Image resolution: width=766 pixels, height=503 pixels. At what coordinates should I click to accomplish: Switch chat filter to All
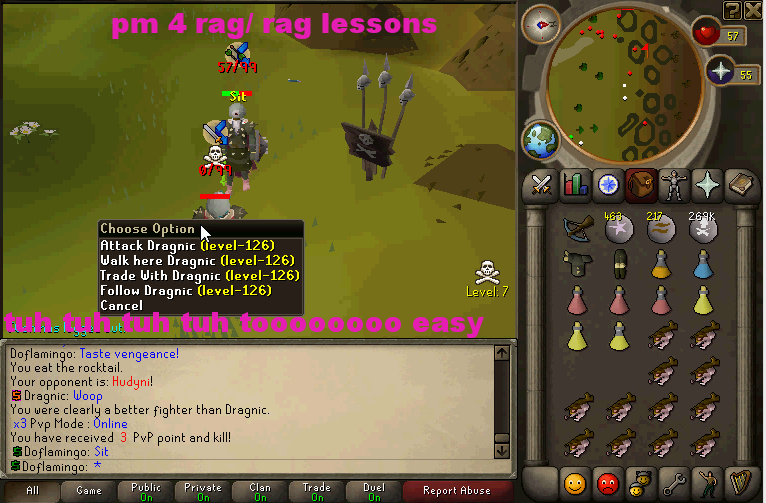32,491
